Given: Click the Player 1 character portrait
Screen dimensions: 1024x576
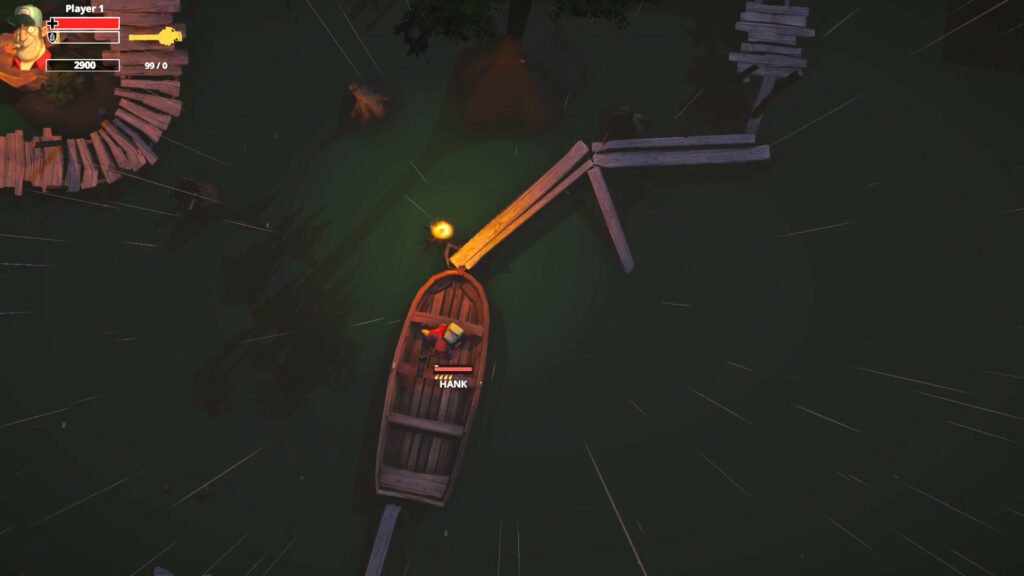Looking at the screenshot, I should 24,42.
